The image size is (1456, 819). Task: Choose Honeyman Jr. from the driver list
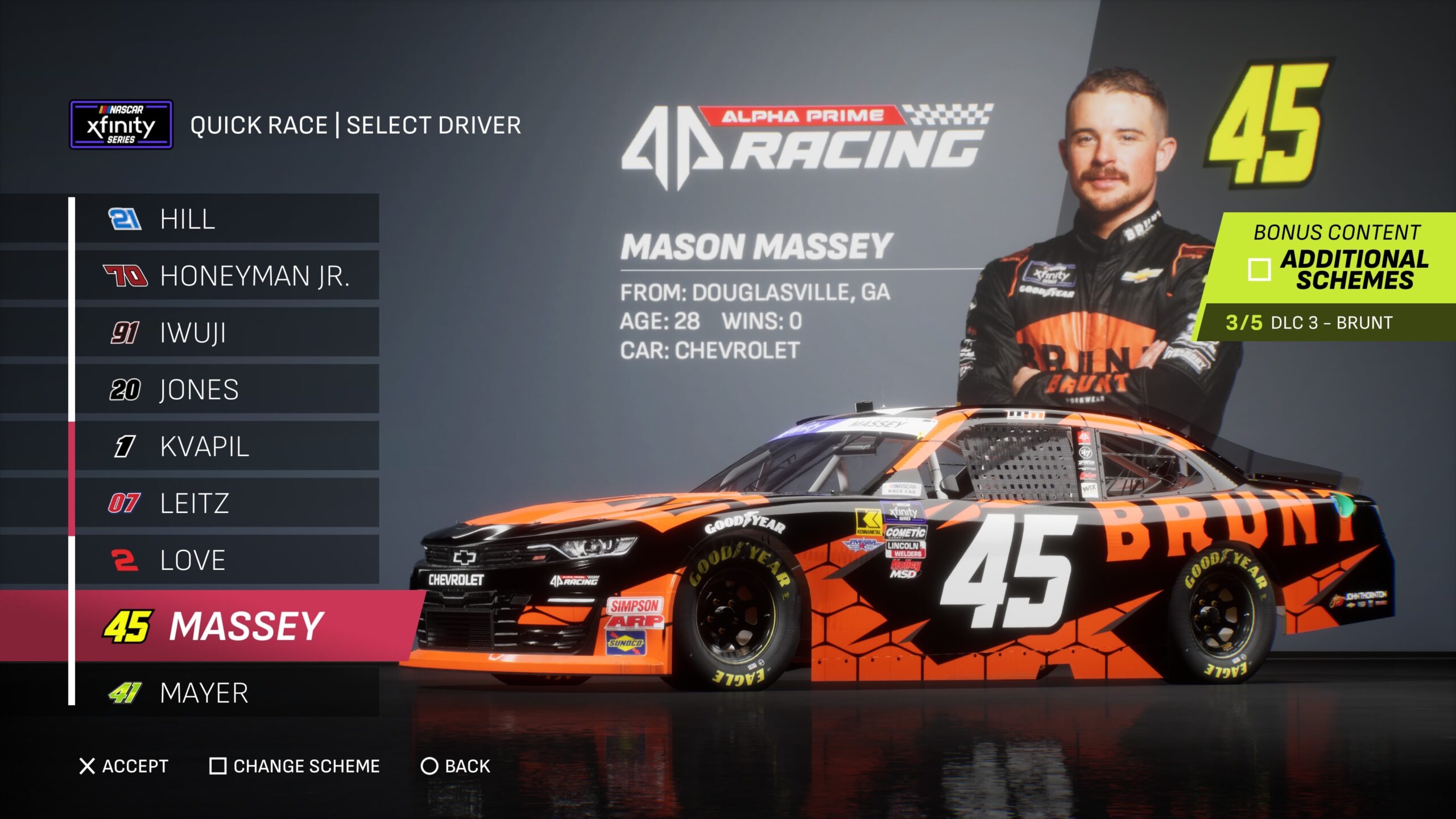click(226, 276)
